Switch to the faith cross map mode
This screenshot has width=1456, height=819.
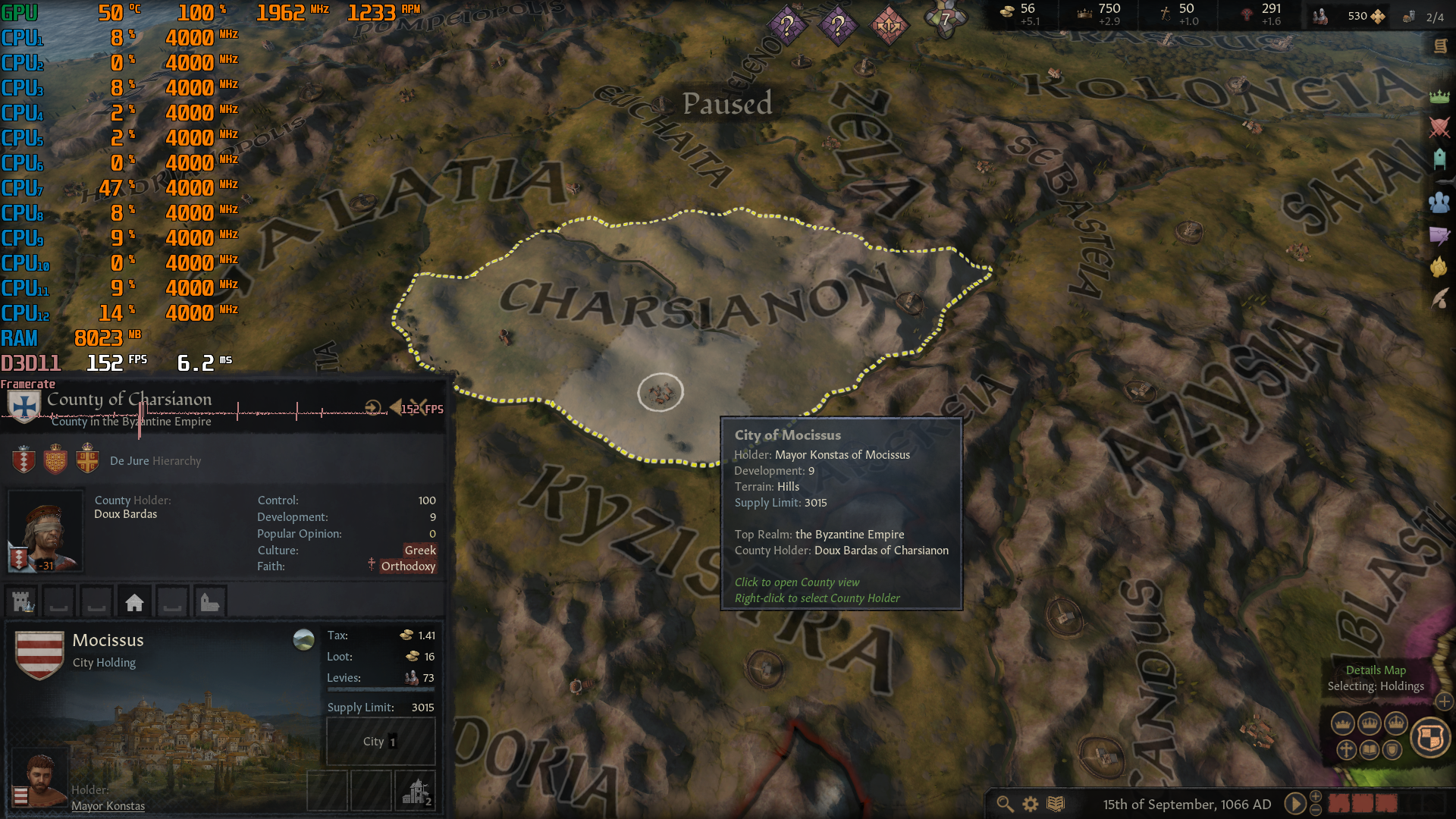pos(1346,751)
